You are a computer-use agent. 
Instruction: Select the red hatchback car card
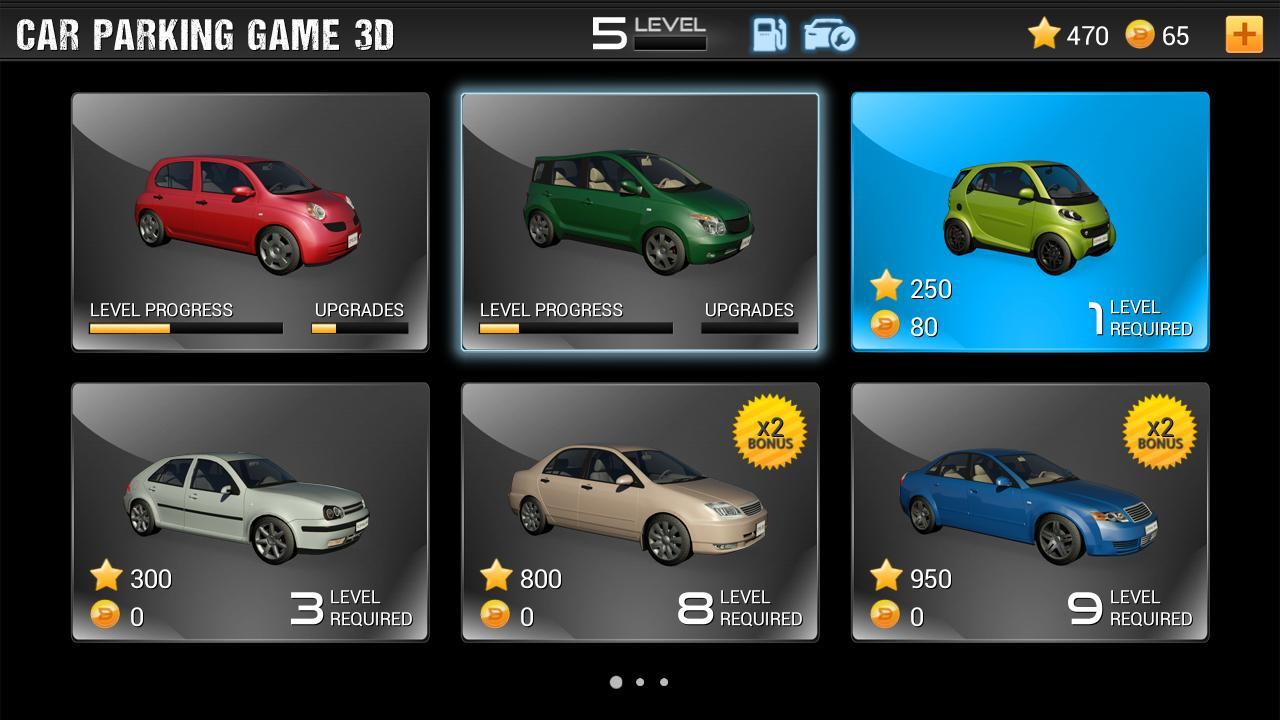point(249,220)
